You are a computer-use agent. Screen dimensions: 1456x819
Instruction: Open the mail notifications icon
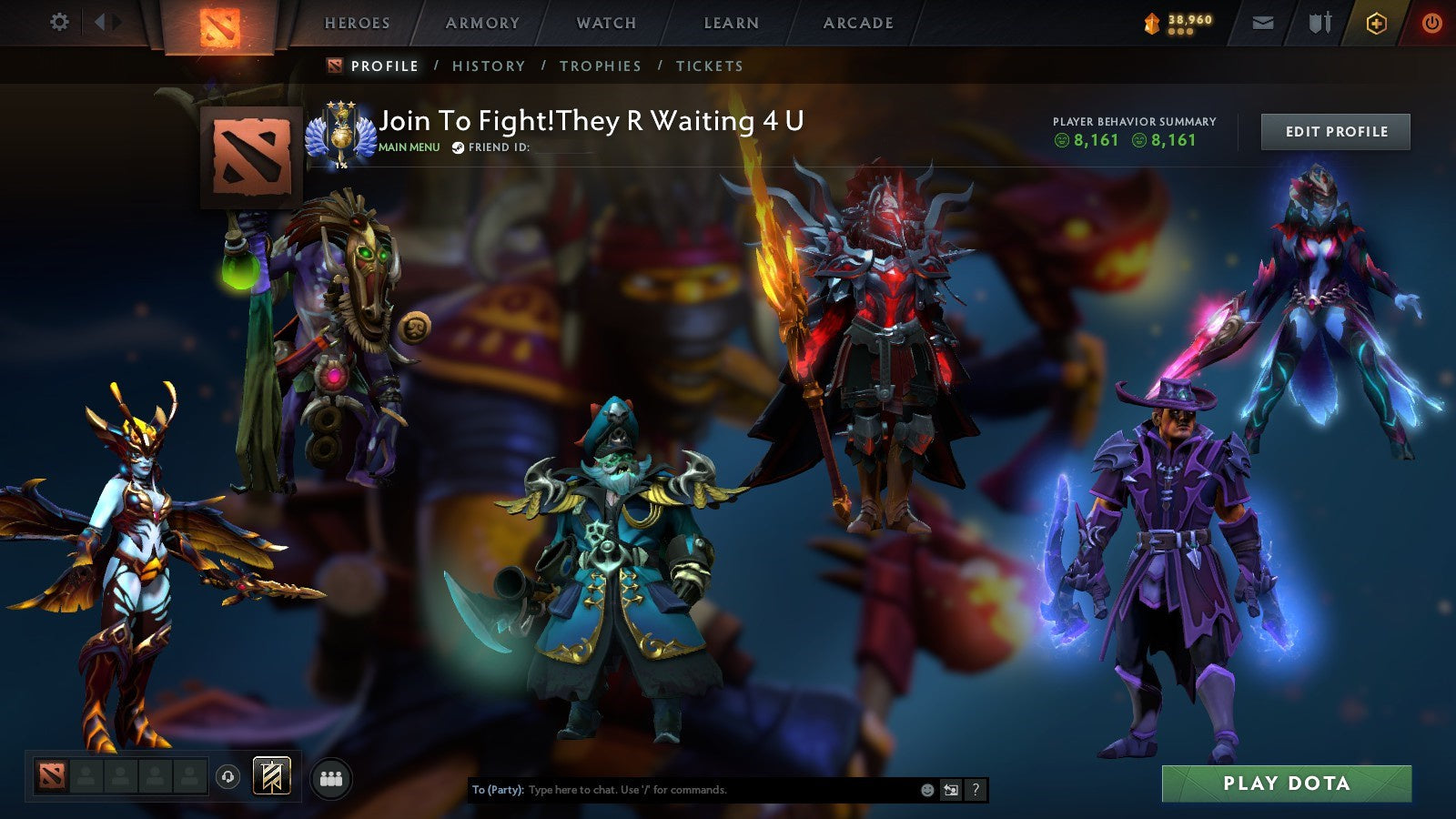(x=1264, y=23)
